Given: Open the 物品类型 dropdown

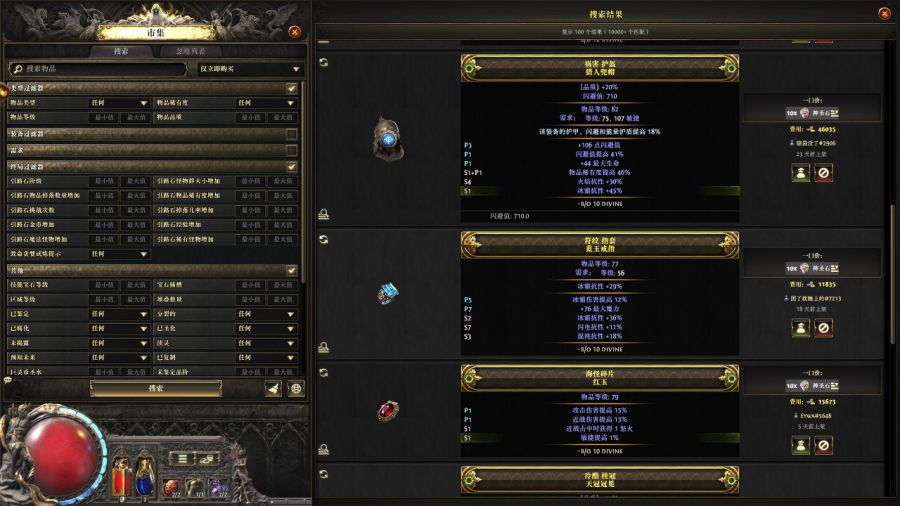Looking at the screenshot, I should pos(118,103).
